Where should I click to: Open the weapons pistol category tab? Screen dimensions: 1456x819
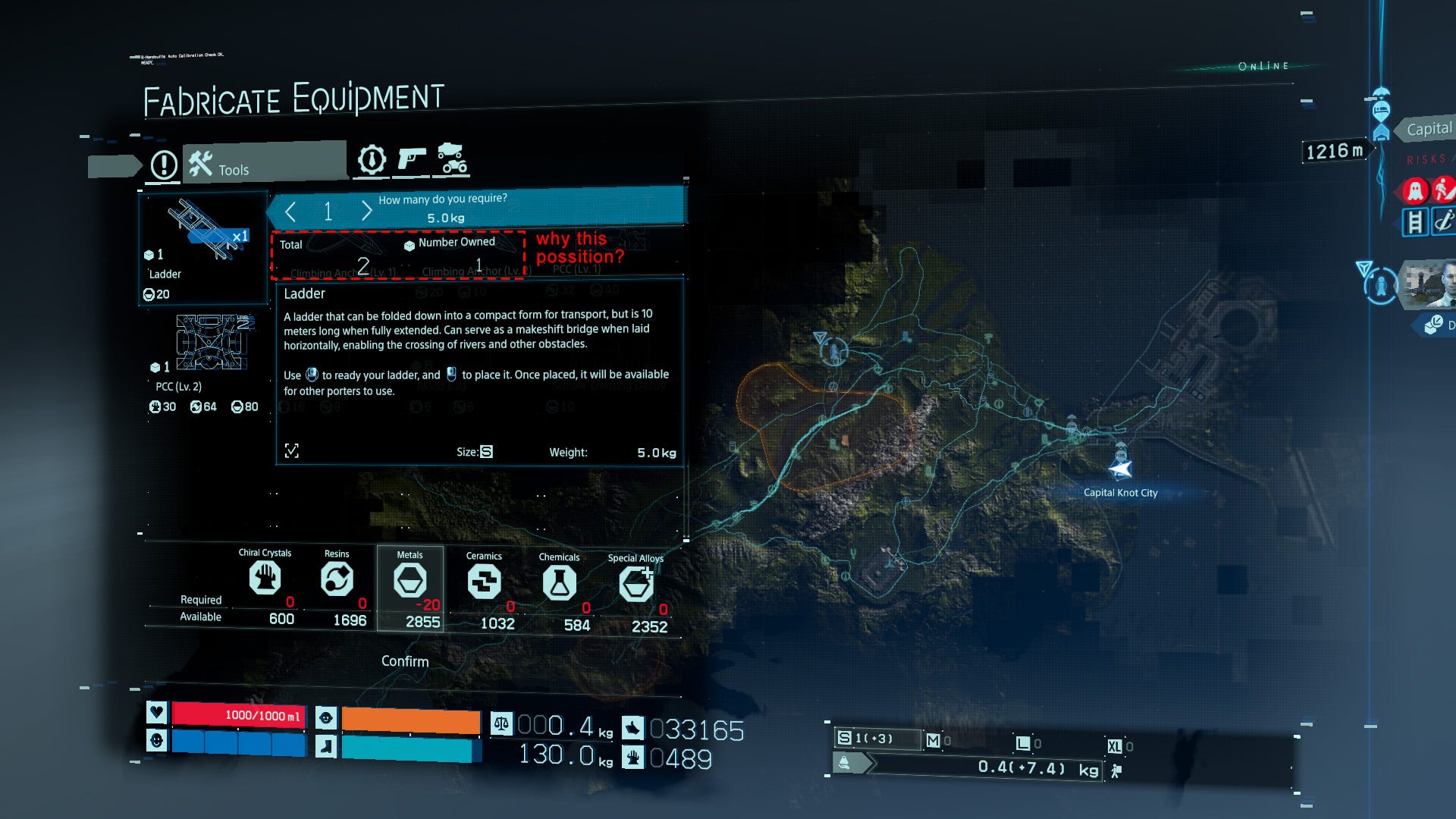411,160
